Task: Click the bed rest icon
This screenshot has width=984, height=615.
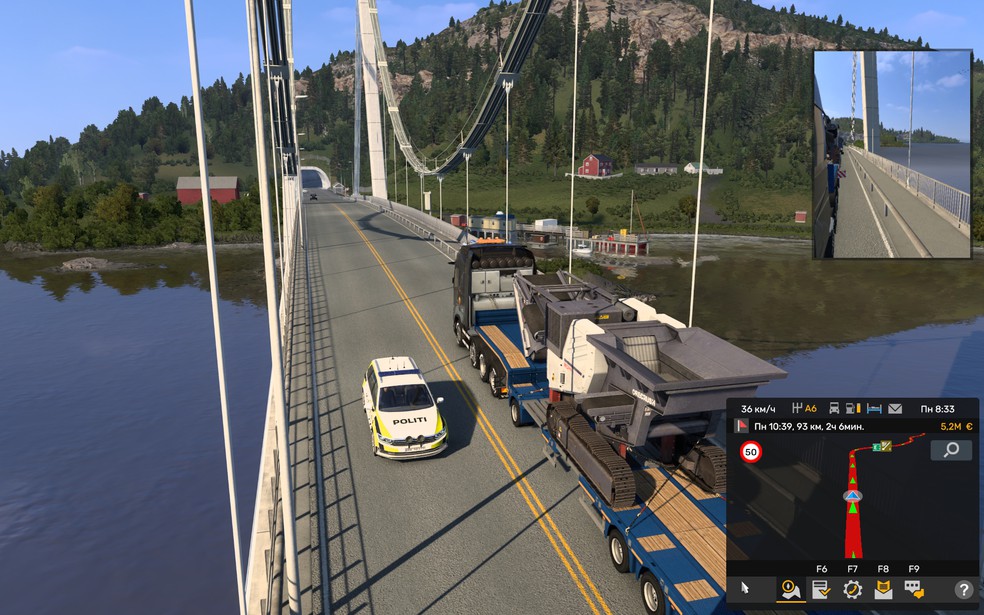Action: (x=874, y=408)
